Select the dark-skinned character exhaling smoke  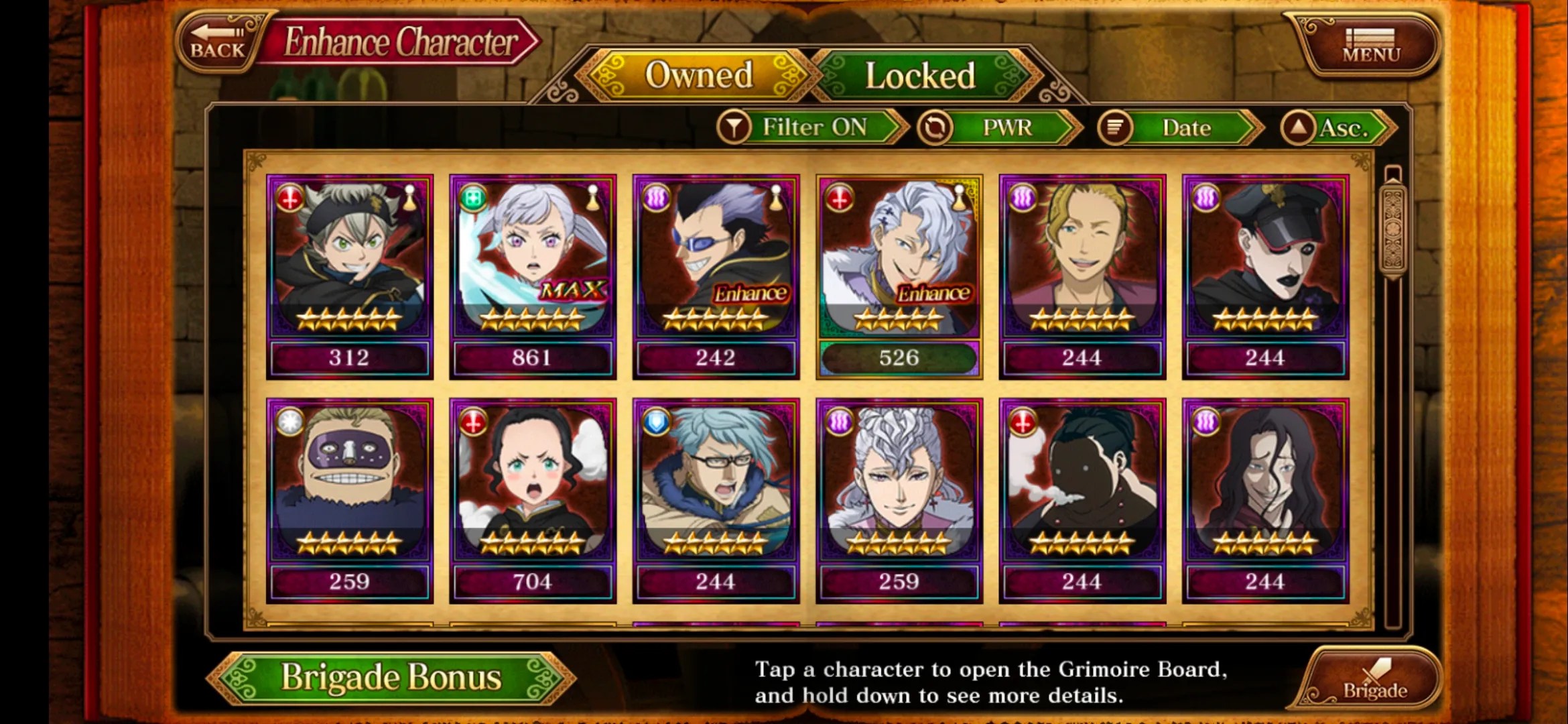pos(1082,500)
